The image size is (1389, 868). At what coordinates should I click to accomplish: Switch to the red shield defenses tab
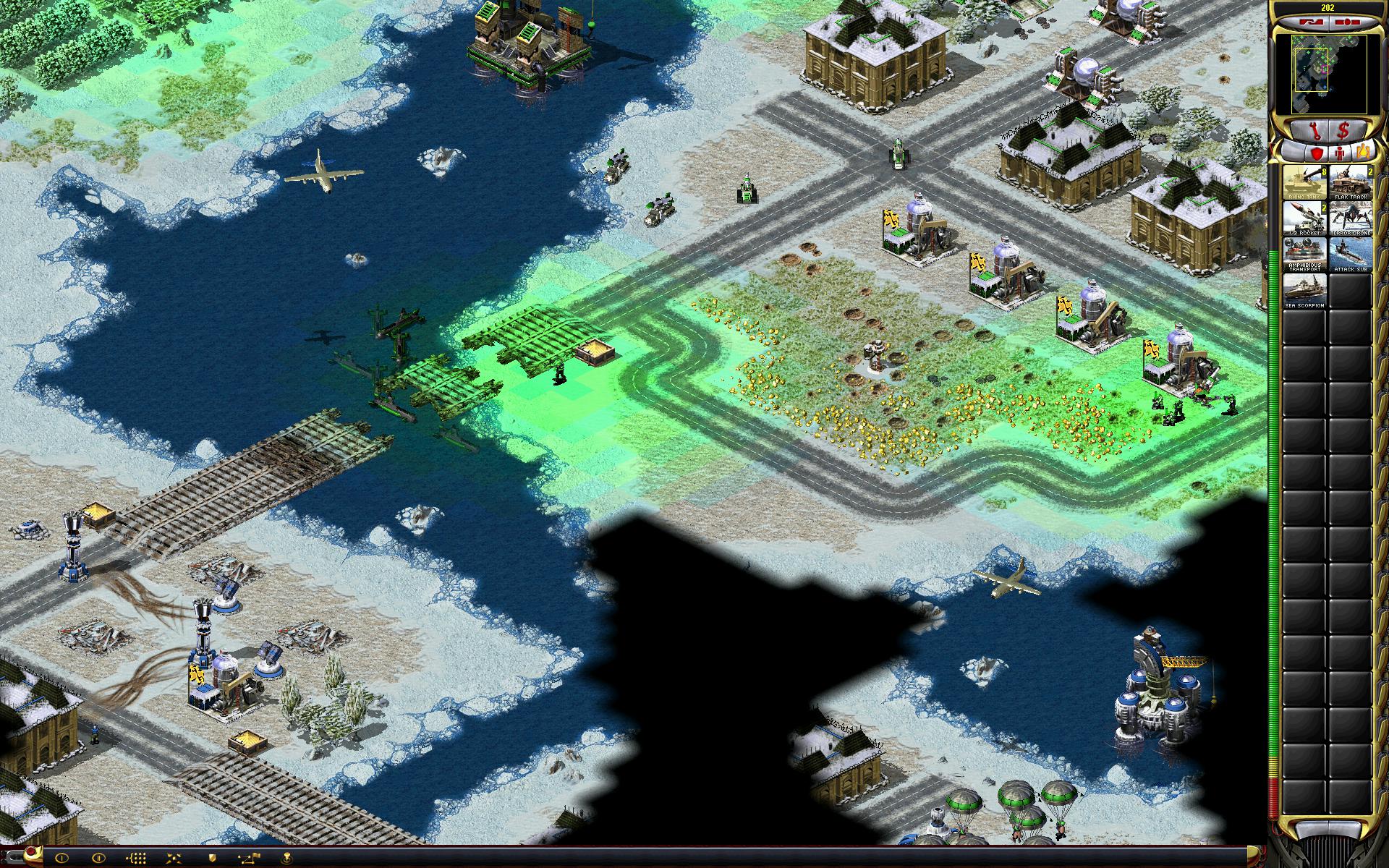(1316, 153)
